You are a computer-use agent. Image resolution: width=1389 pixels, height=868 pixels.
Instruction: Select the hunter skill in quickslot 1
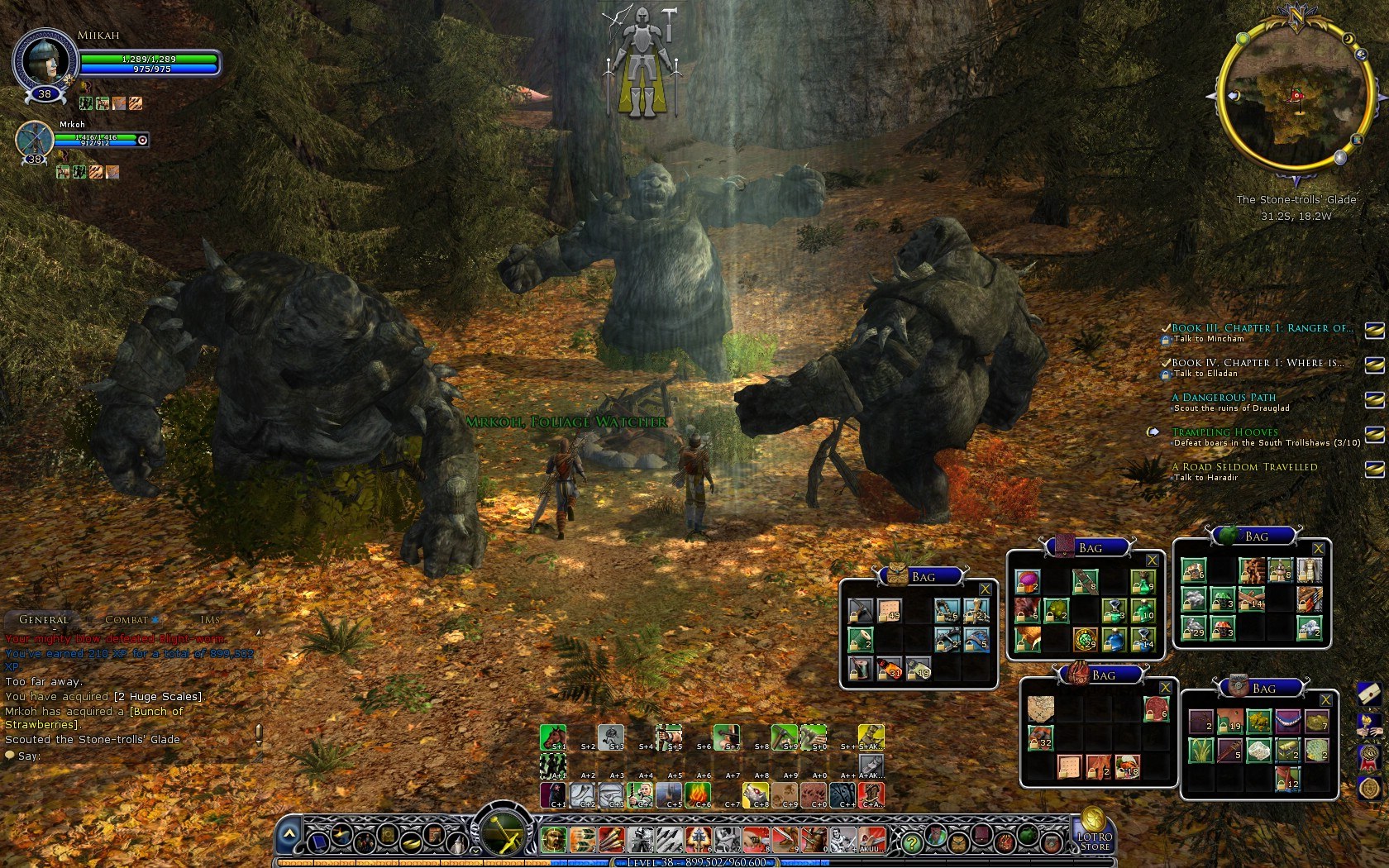tap(552, 840)
